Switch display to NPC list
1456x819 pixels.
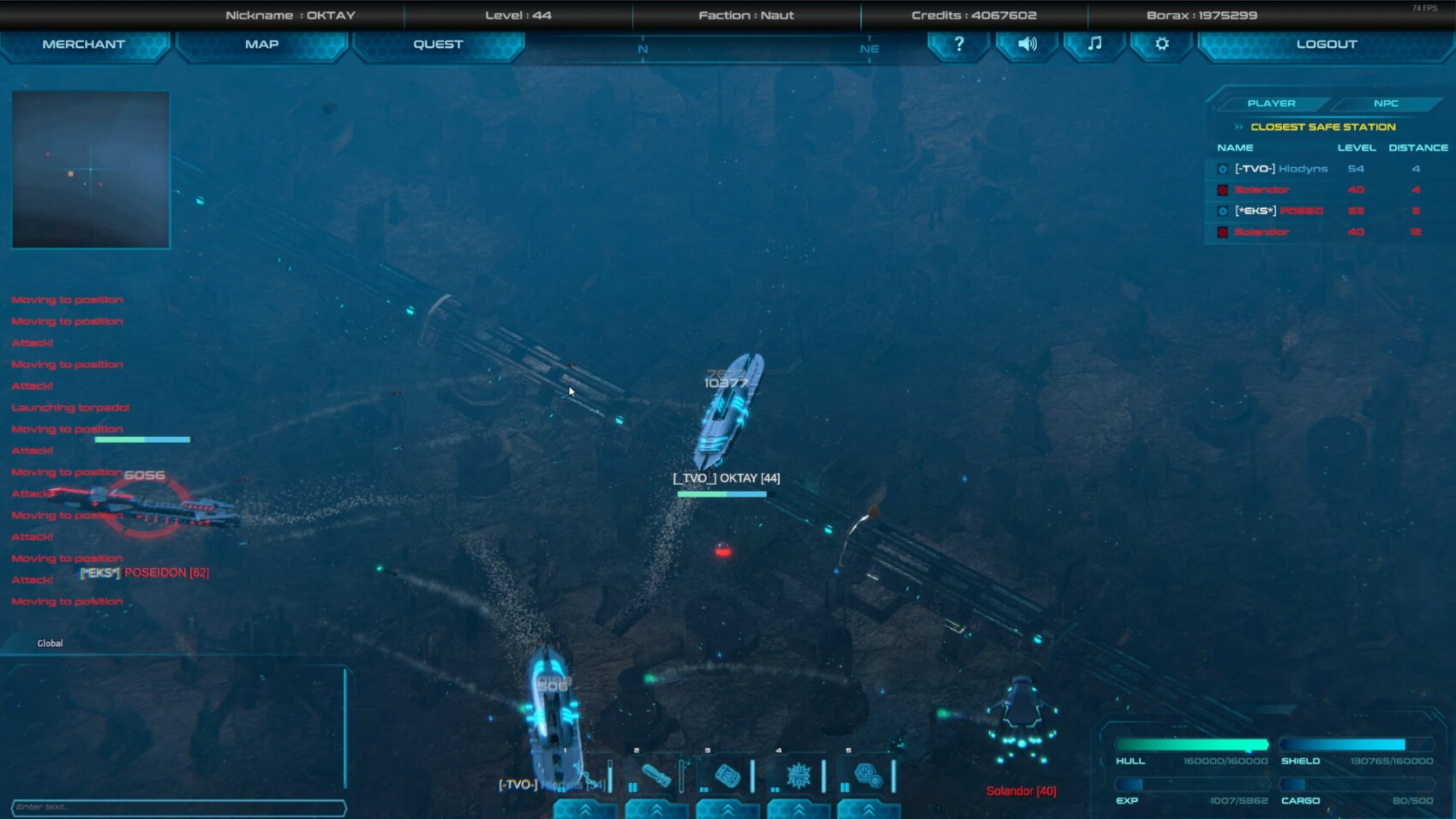tap(1385, 103)
